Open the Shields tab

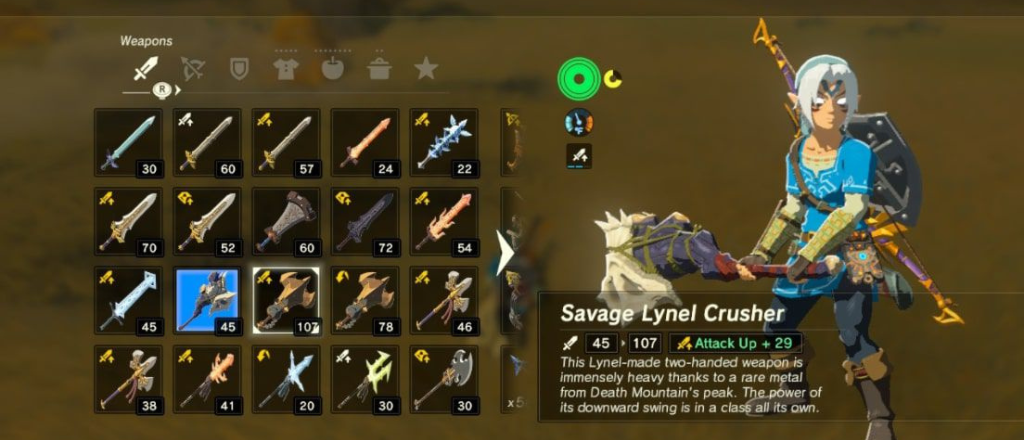[x=239, y=68]
